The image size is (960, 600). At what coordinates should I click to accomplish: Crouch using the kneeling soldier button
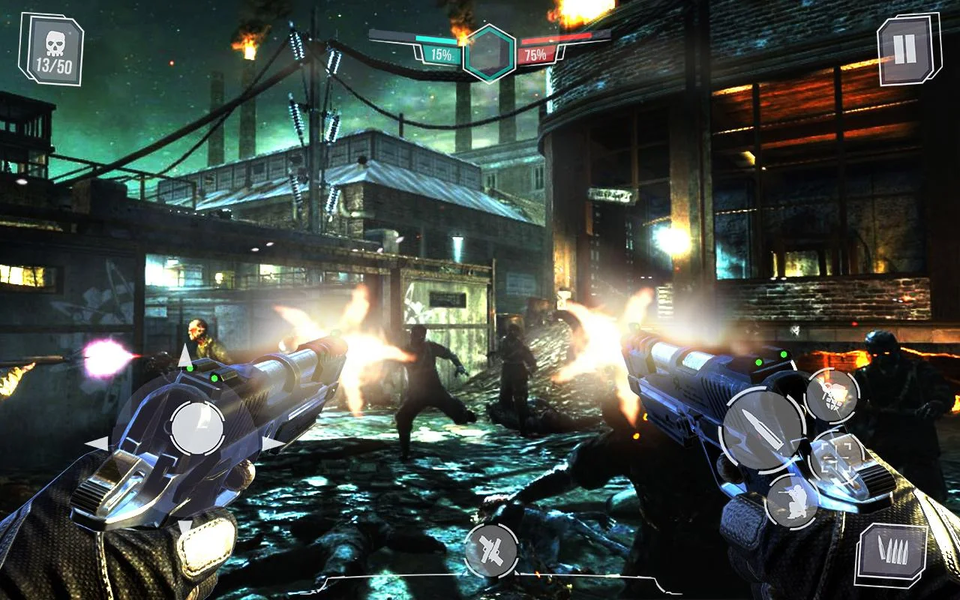(792, 501)
